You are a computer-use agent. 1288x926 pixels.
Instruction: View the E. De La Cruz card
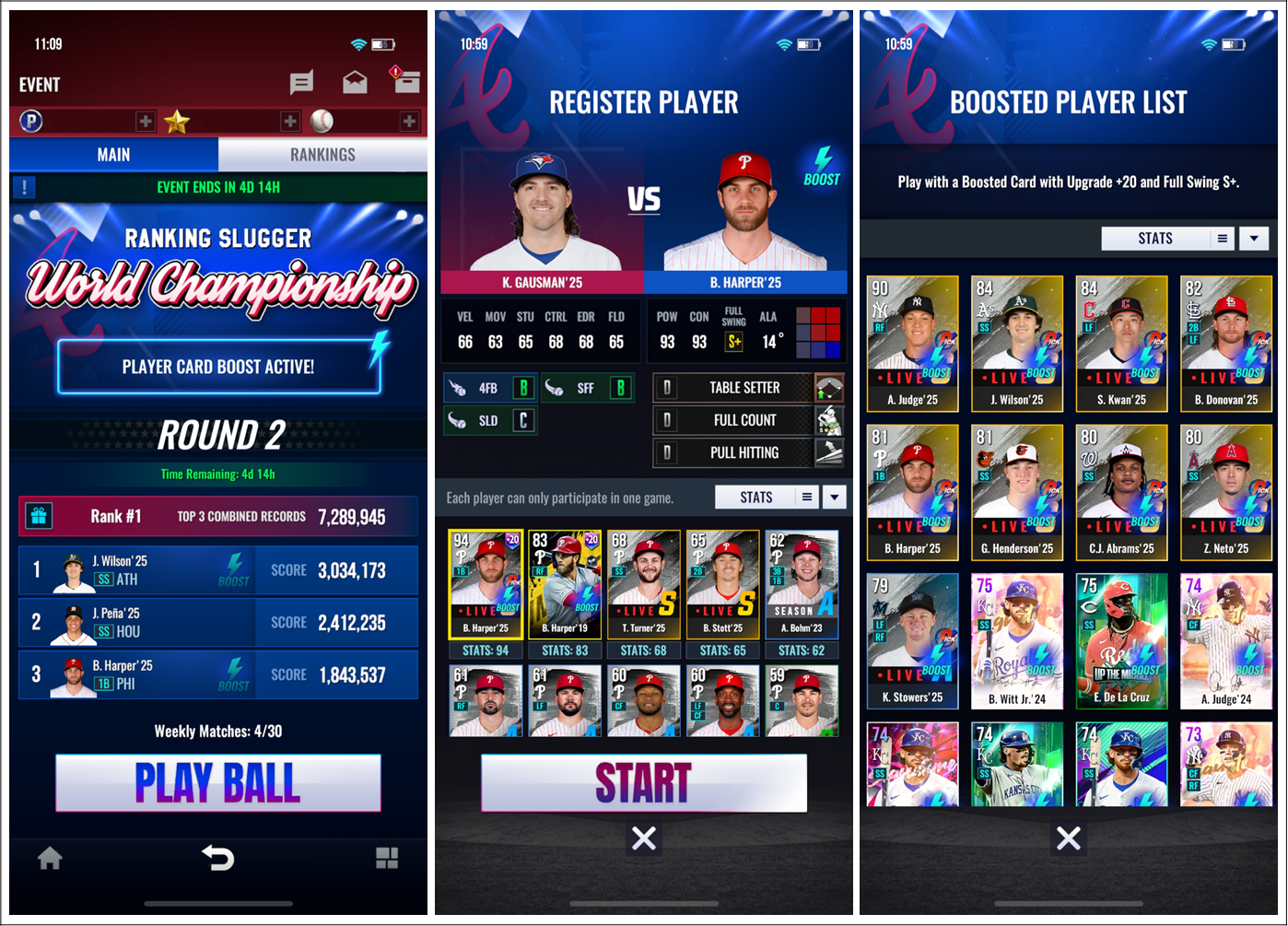[1121, 641]
